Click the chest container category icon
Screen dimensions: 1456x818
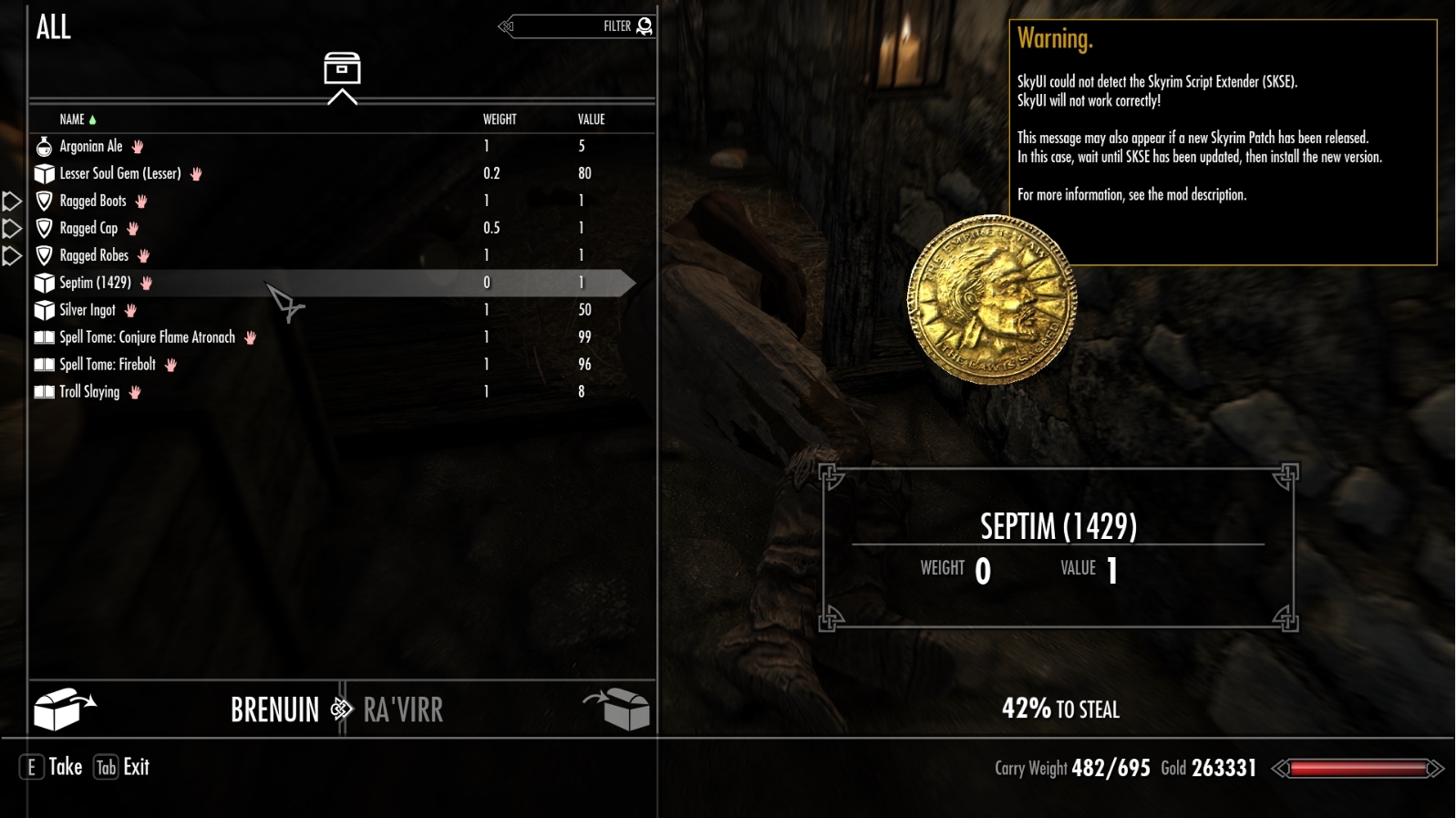pyautogui.click(x=342, y=70)
